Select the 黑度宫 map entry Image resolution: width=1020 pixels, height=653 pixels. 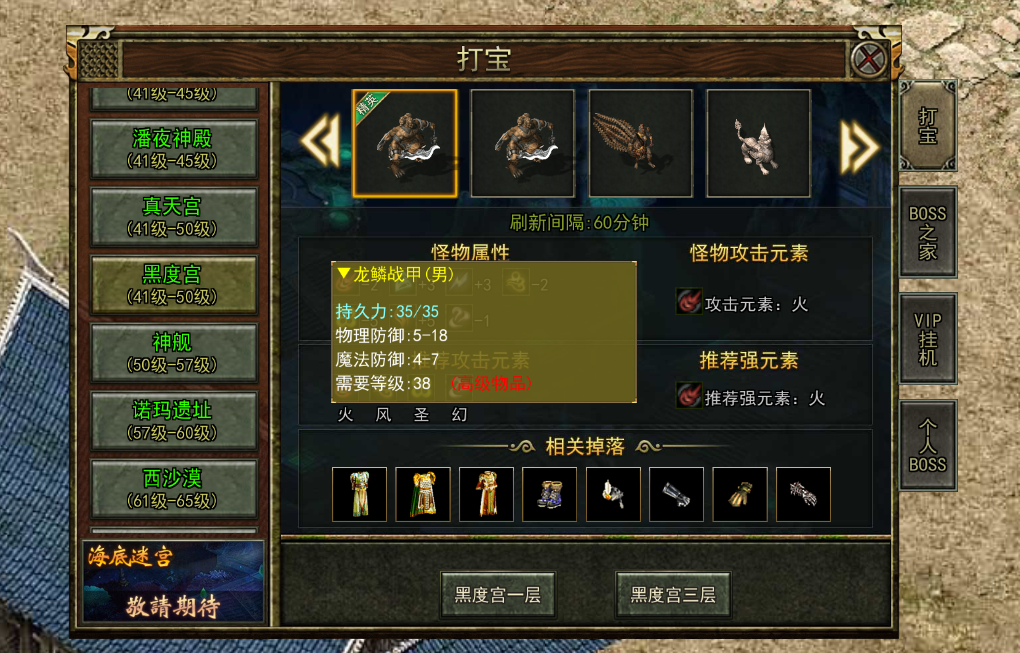172,284
